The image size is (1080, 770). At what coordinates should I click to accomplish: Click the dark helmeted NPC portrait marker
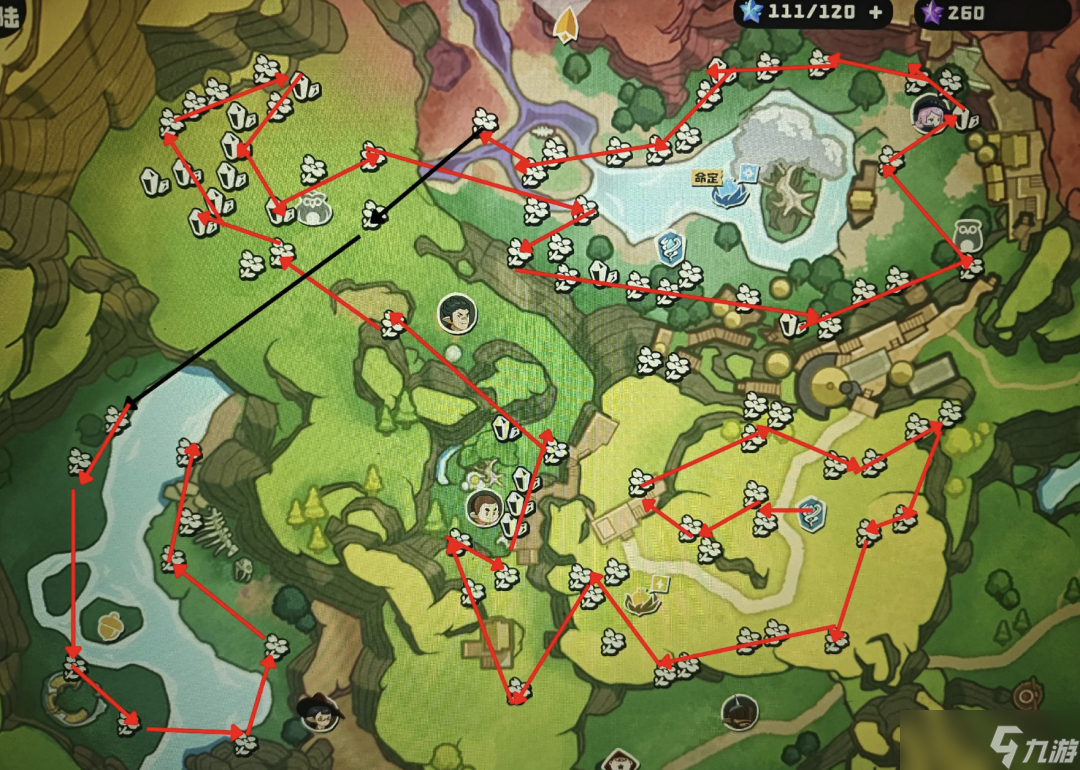[x=739, y=711]
